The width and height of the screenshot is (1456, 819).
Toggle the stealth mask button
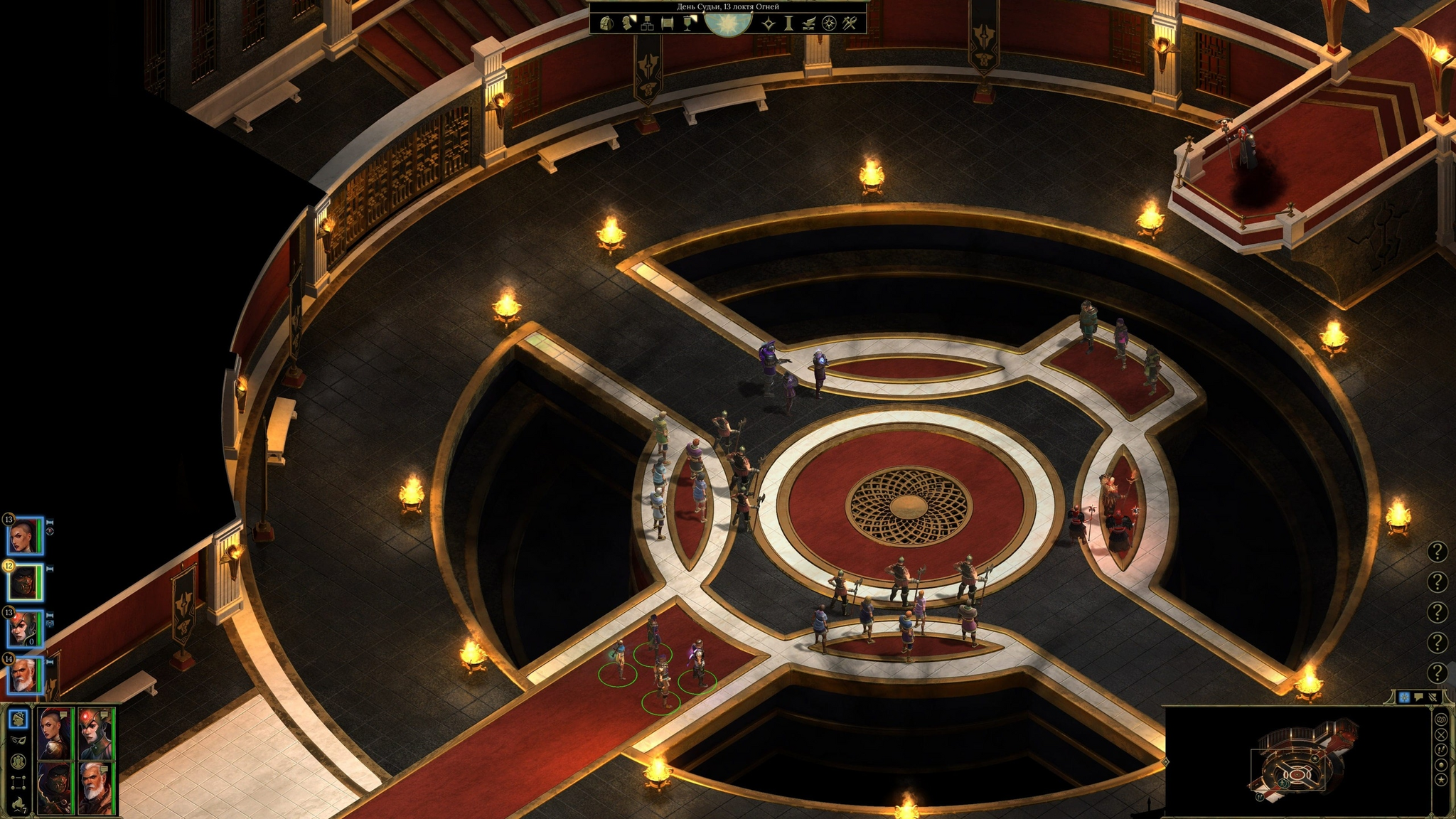point(18,739)
